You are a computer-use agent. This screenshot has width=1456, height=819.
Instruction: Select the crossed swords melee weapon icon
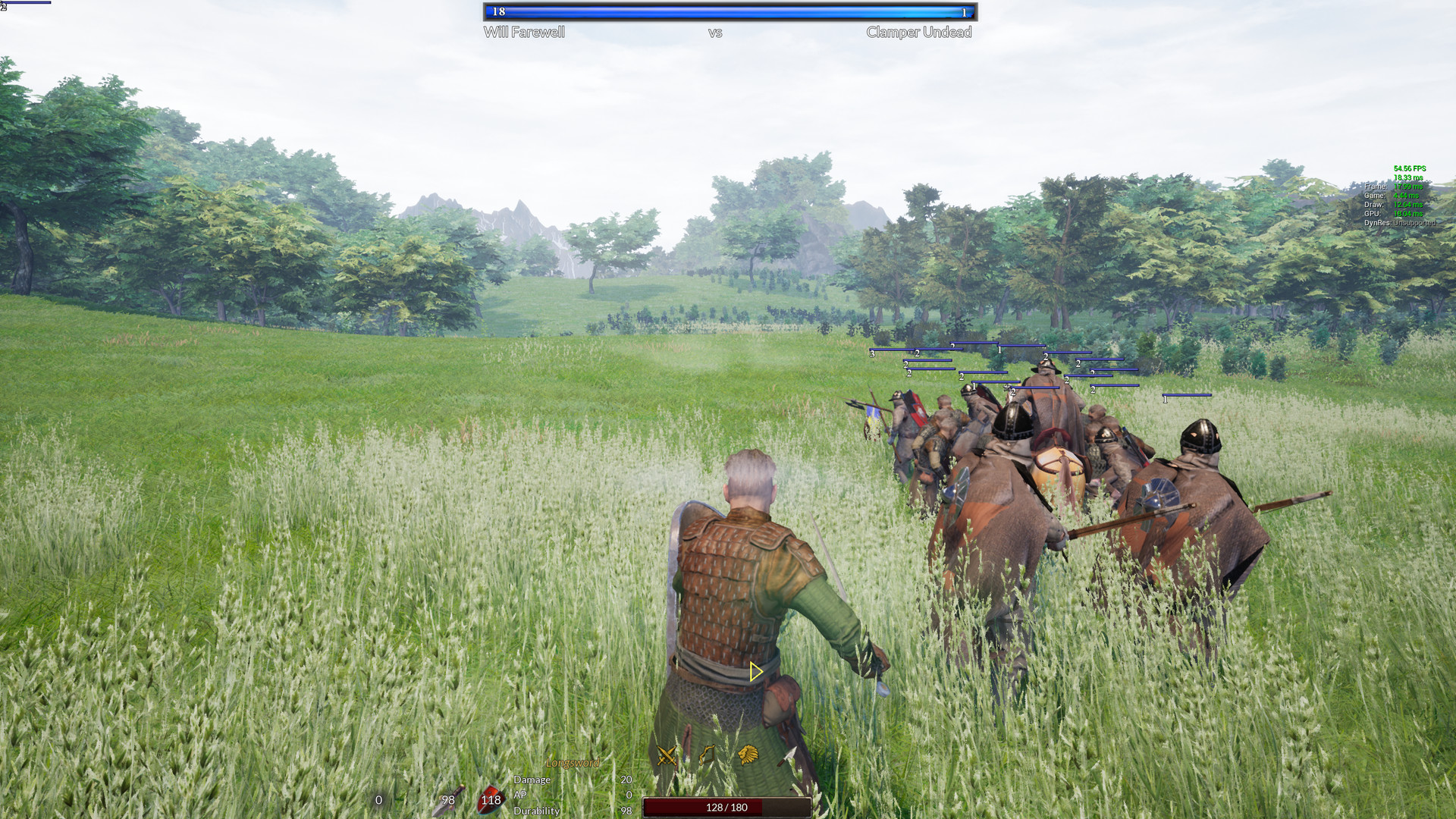click(667, 755)
